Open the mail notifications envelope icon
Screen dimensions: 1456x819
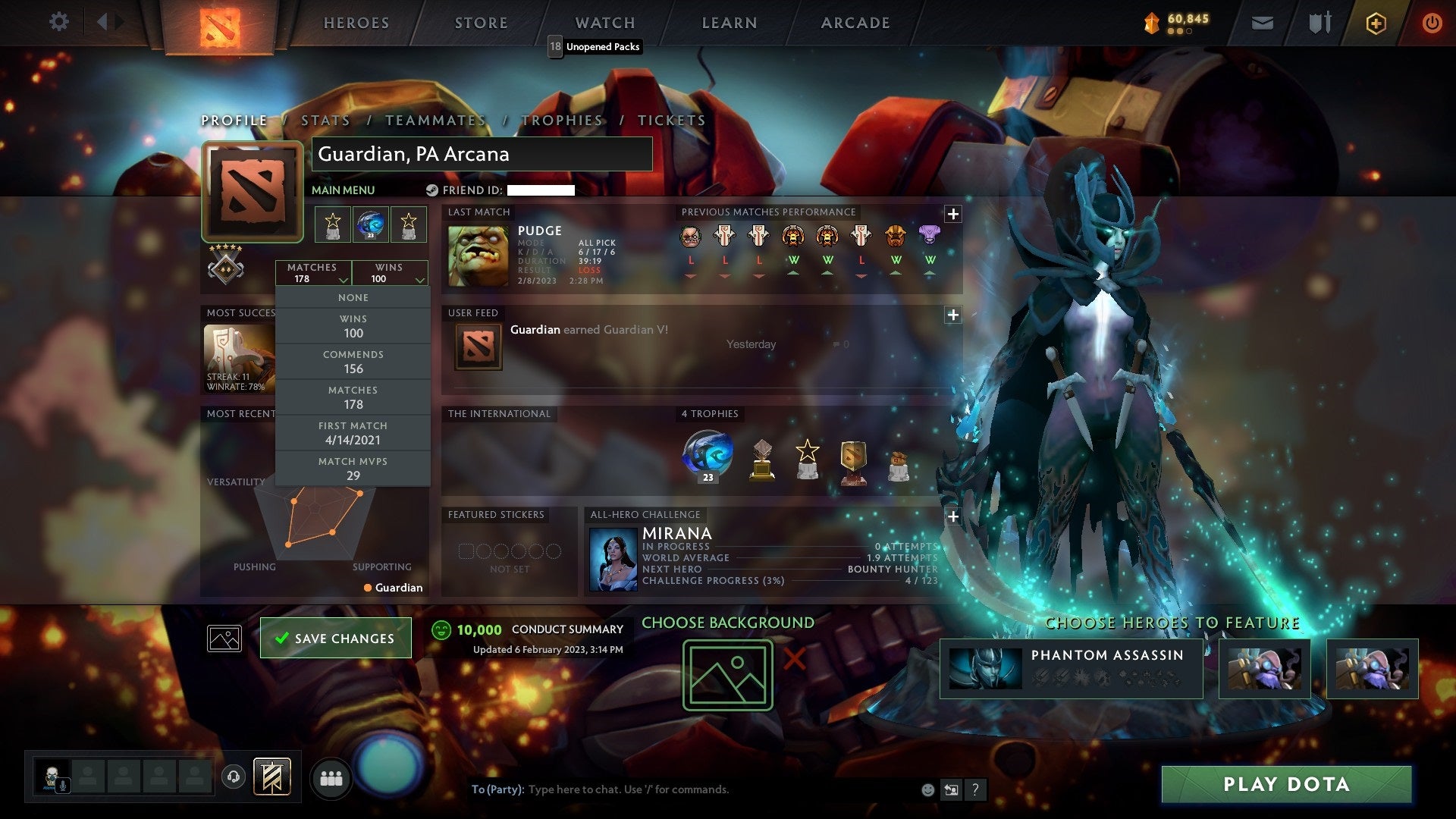[1263, 22]
